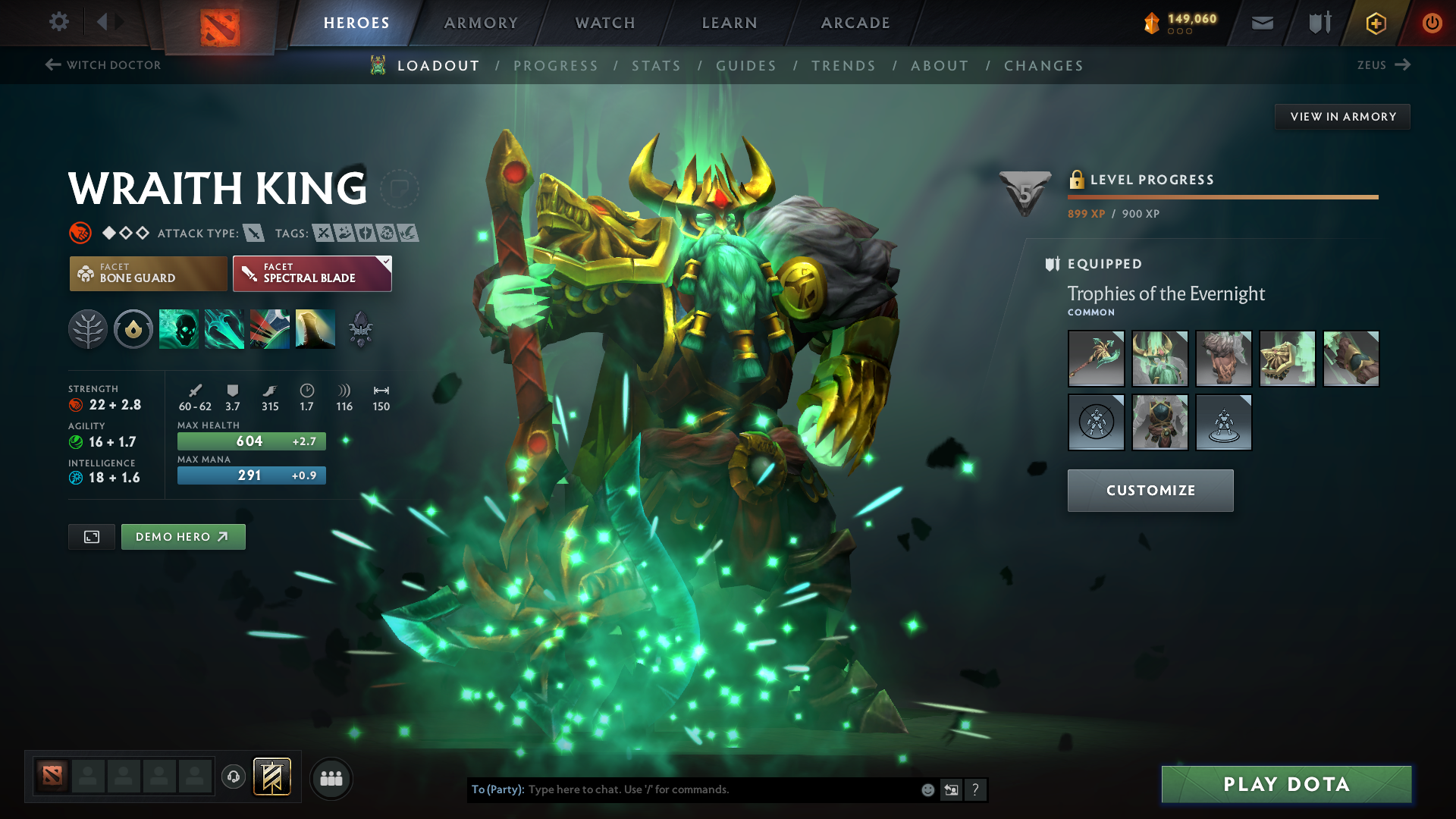Screen dimensions: 1456x819
Task: Open the emoticon picker beside chat
Action: pos(927,789)
